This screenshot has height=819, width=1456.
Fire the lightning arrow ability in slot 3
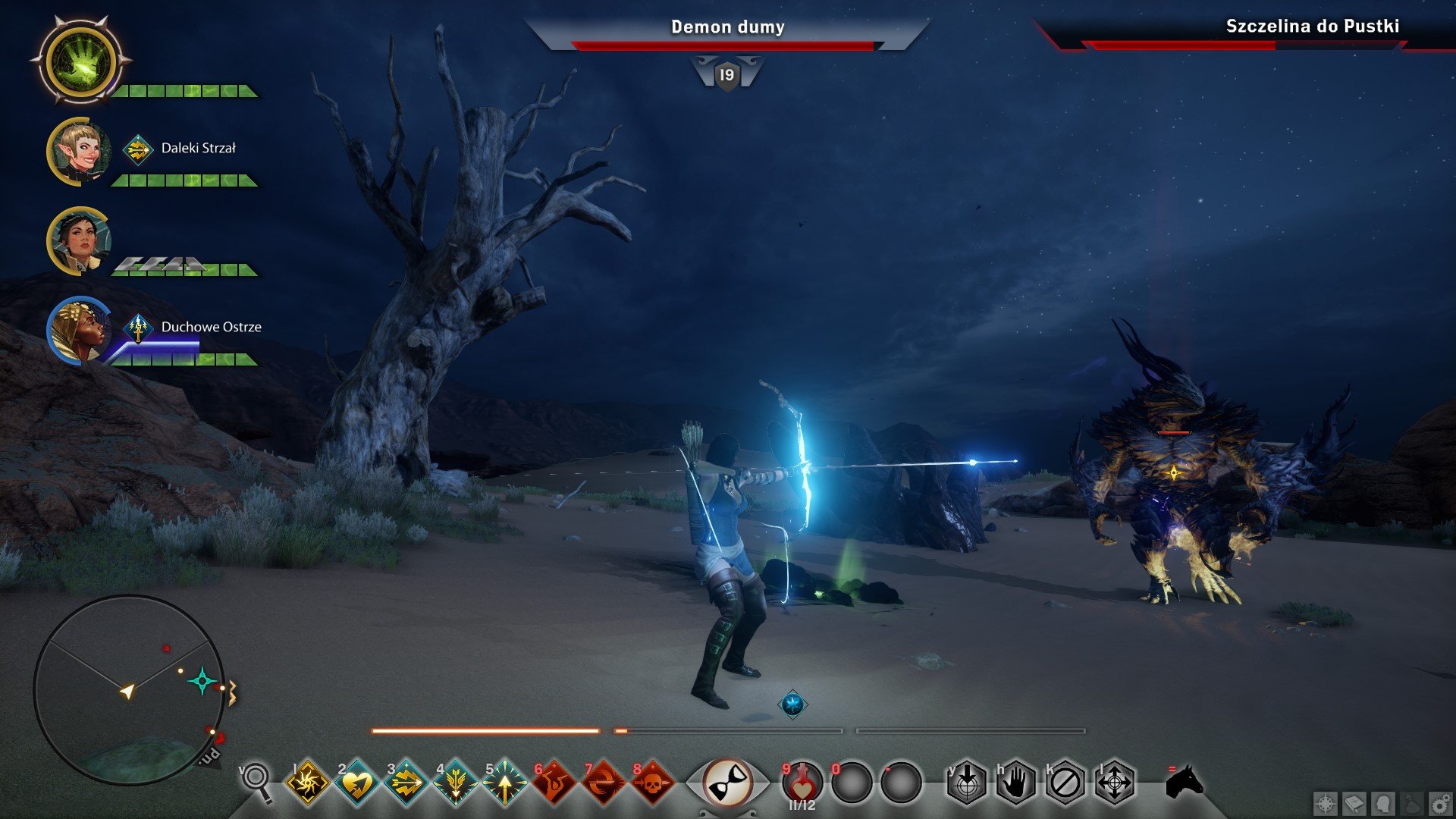(x=406, y=782)
